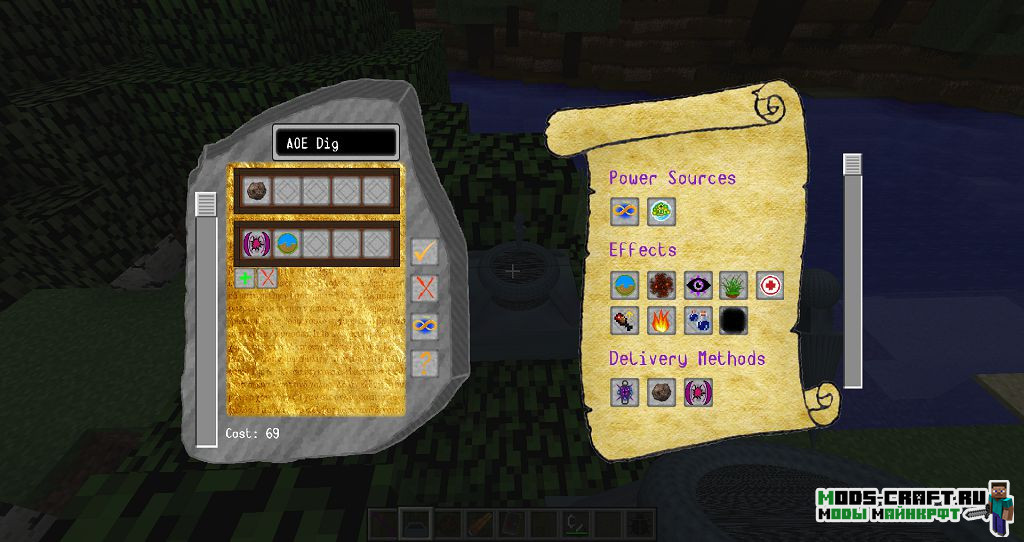Add a spell row with the green plus
Screen dimensions: 1024x542
245,278
